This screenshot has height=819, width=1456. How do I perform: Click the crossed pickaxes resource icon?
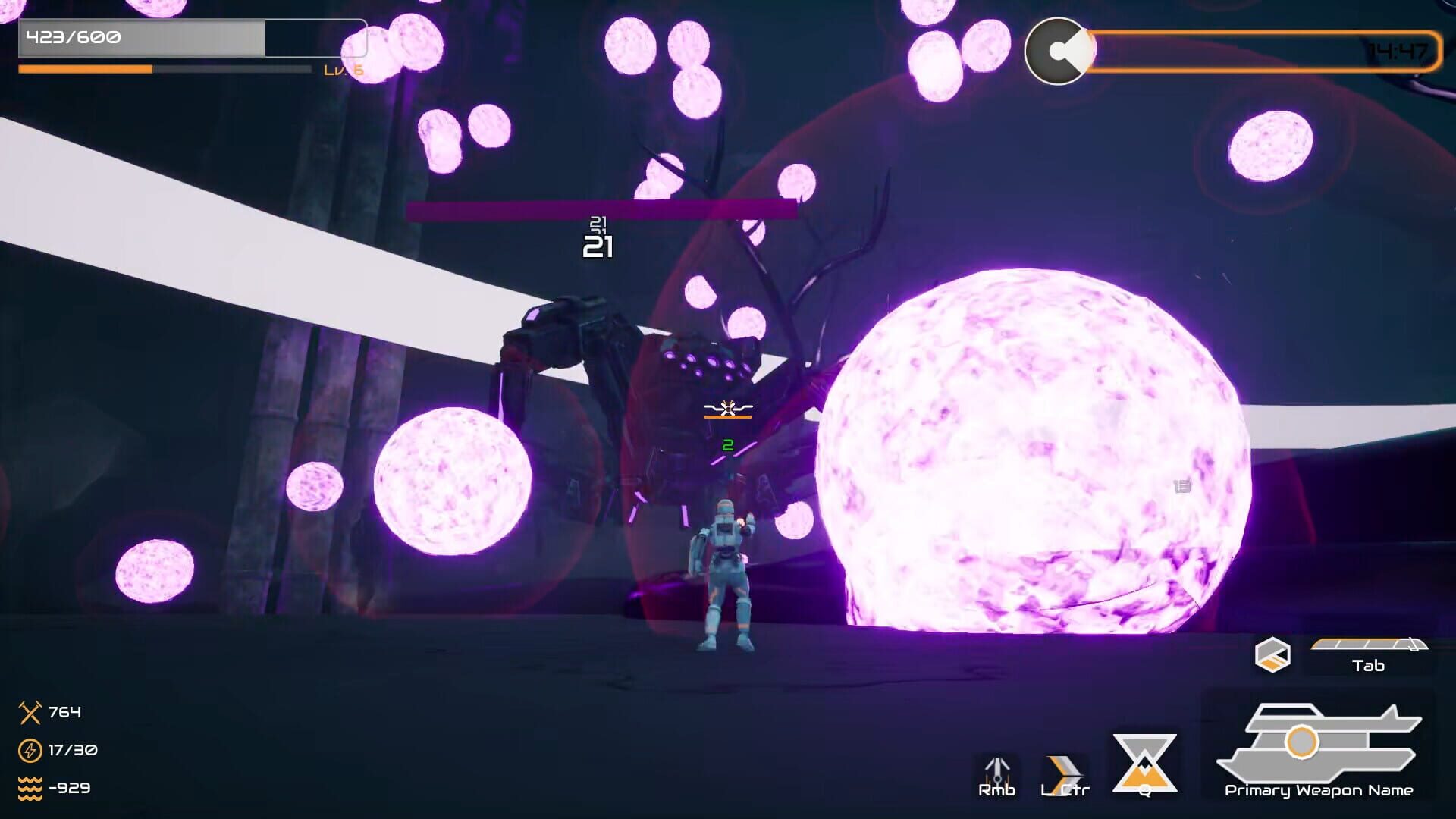coord(30,713)
